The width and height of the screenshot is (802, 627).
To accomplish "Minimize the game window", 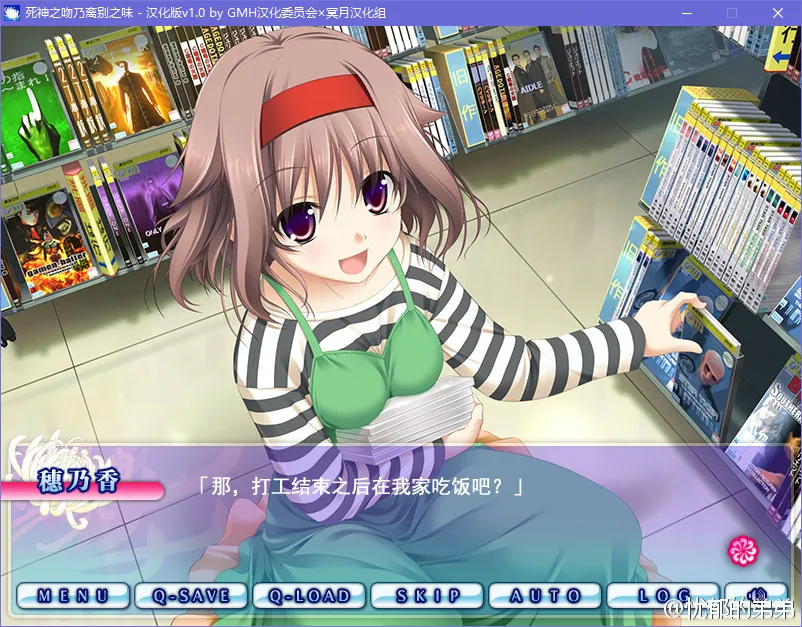I will 686,13.
